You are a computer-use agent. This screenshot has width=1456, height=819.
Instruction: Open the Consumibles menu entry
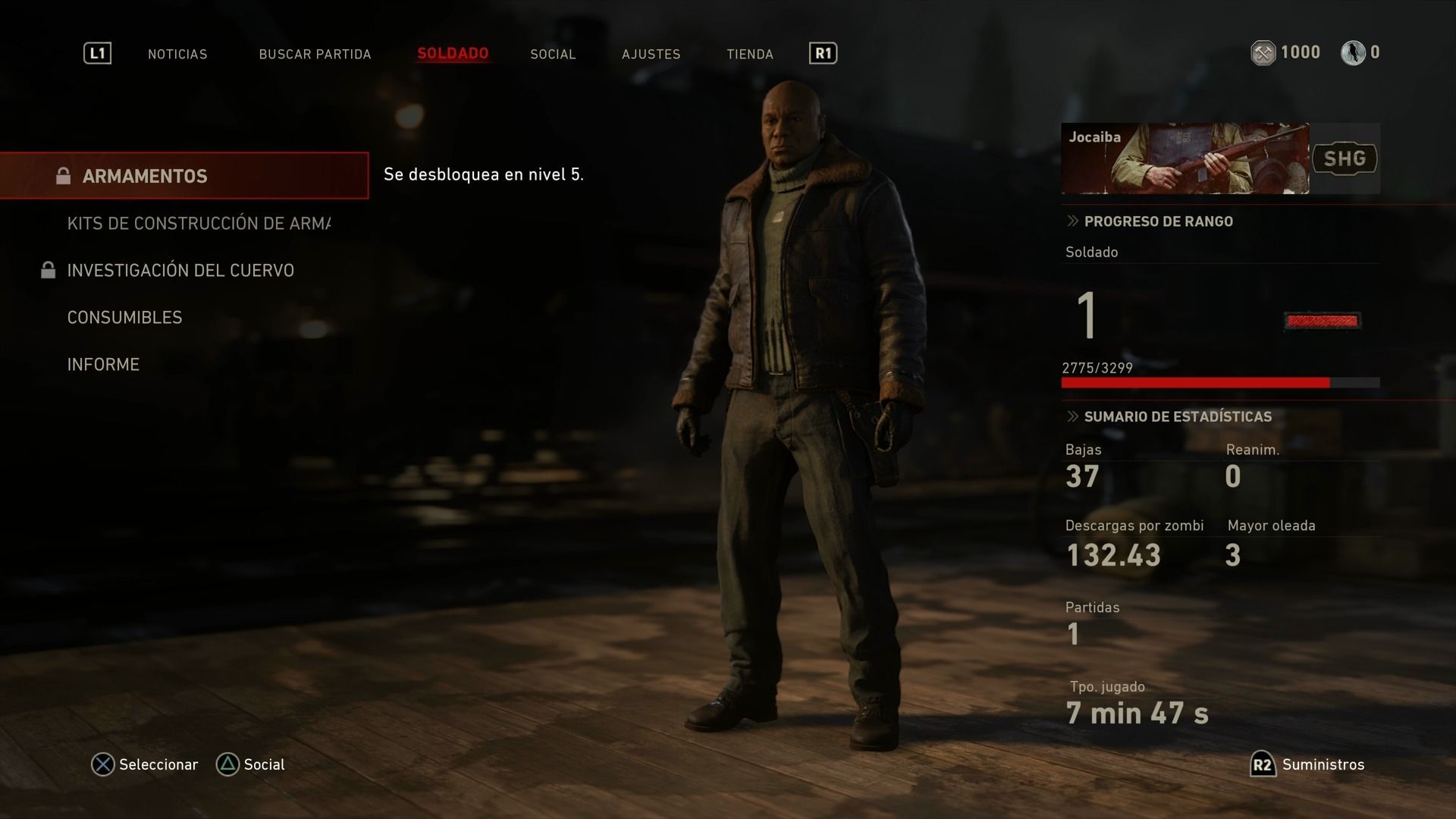pyautogui.click(x=124, y=318)
